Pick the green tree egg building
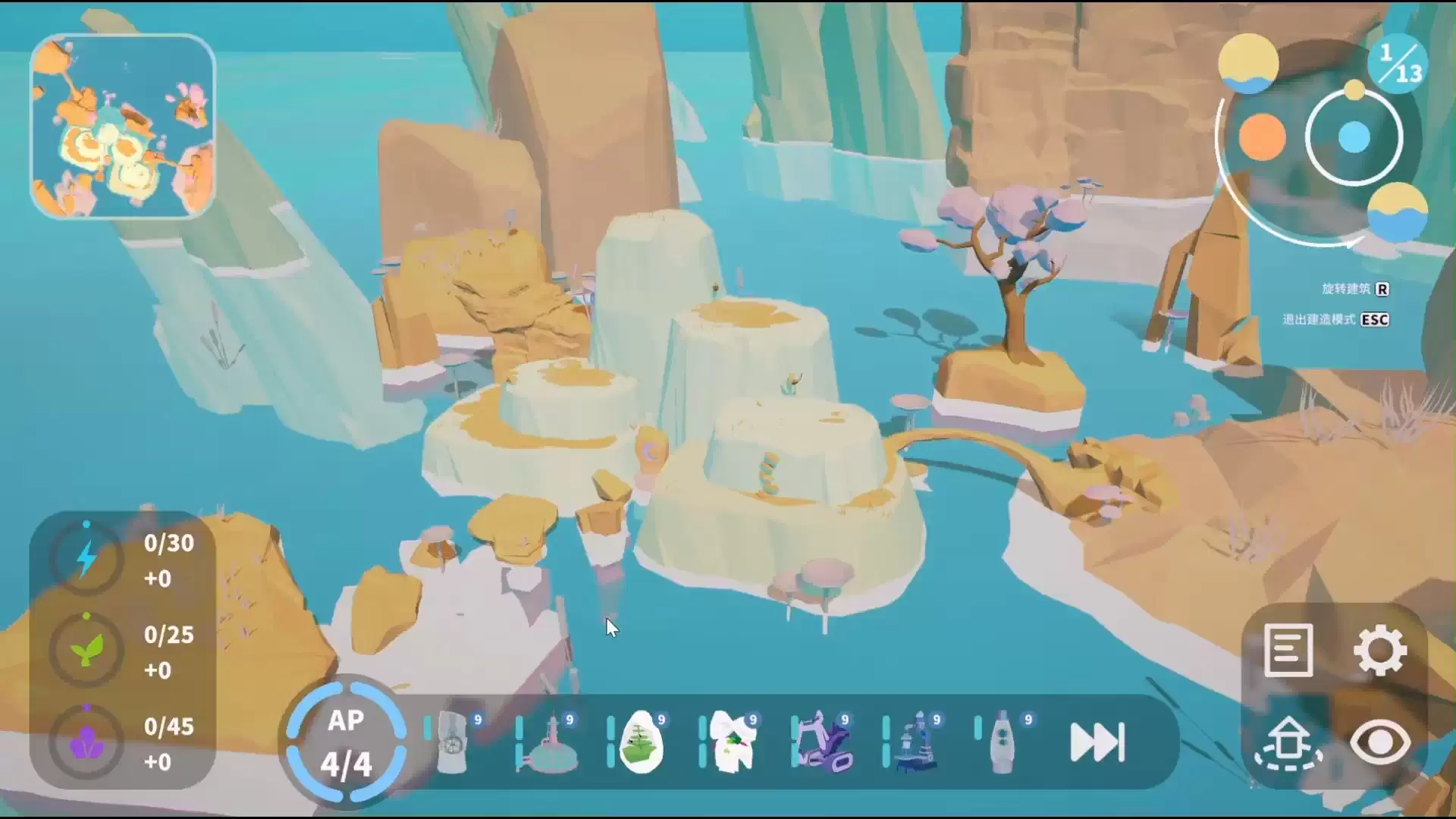 641,742
